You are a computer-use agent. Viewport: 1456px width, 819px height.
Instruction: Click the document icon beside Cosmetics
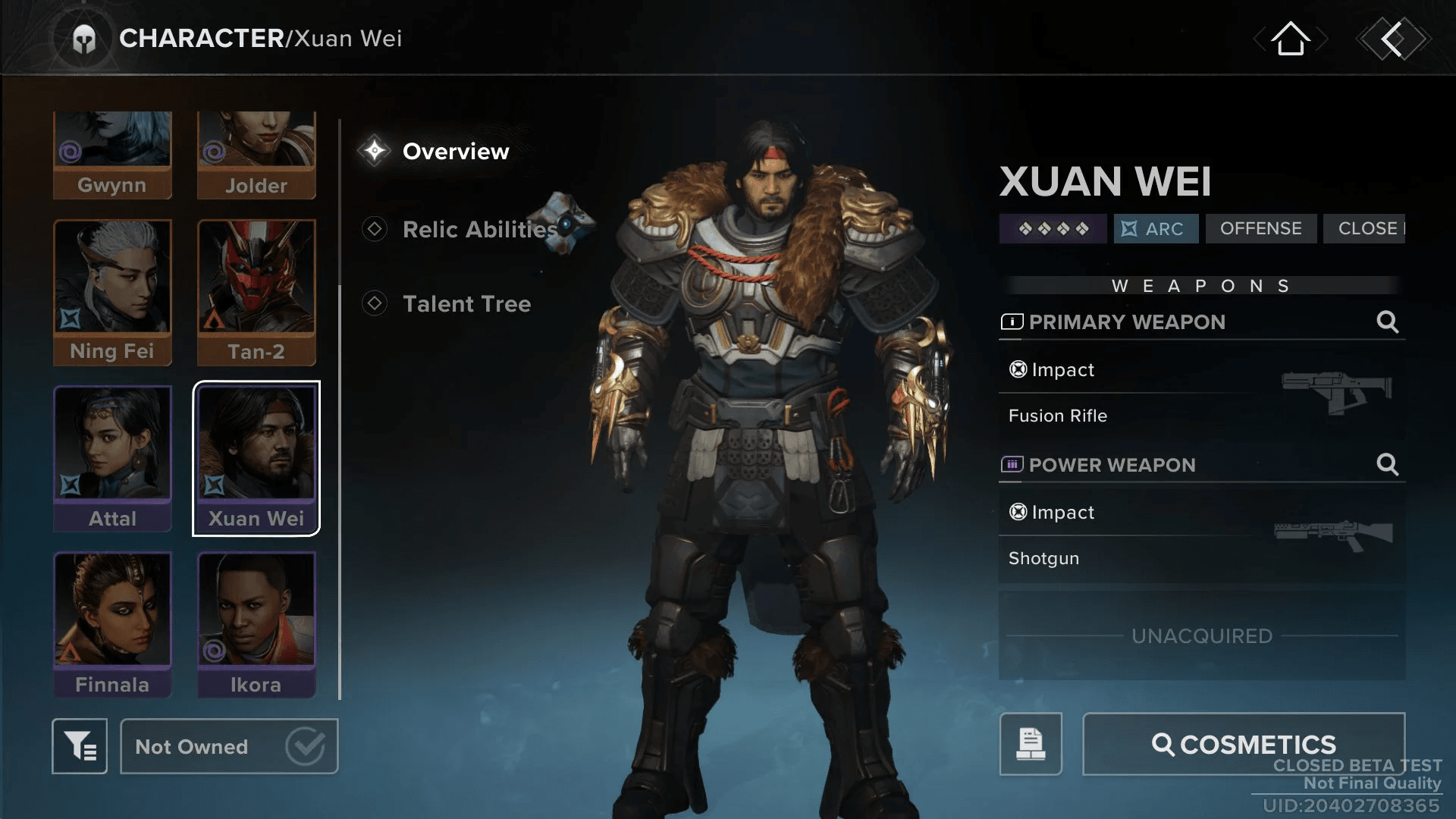click(x=1031, y=744)
